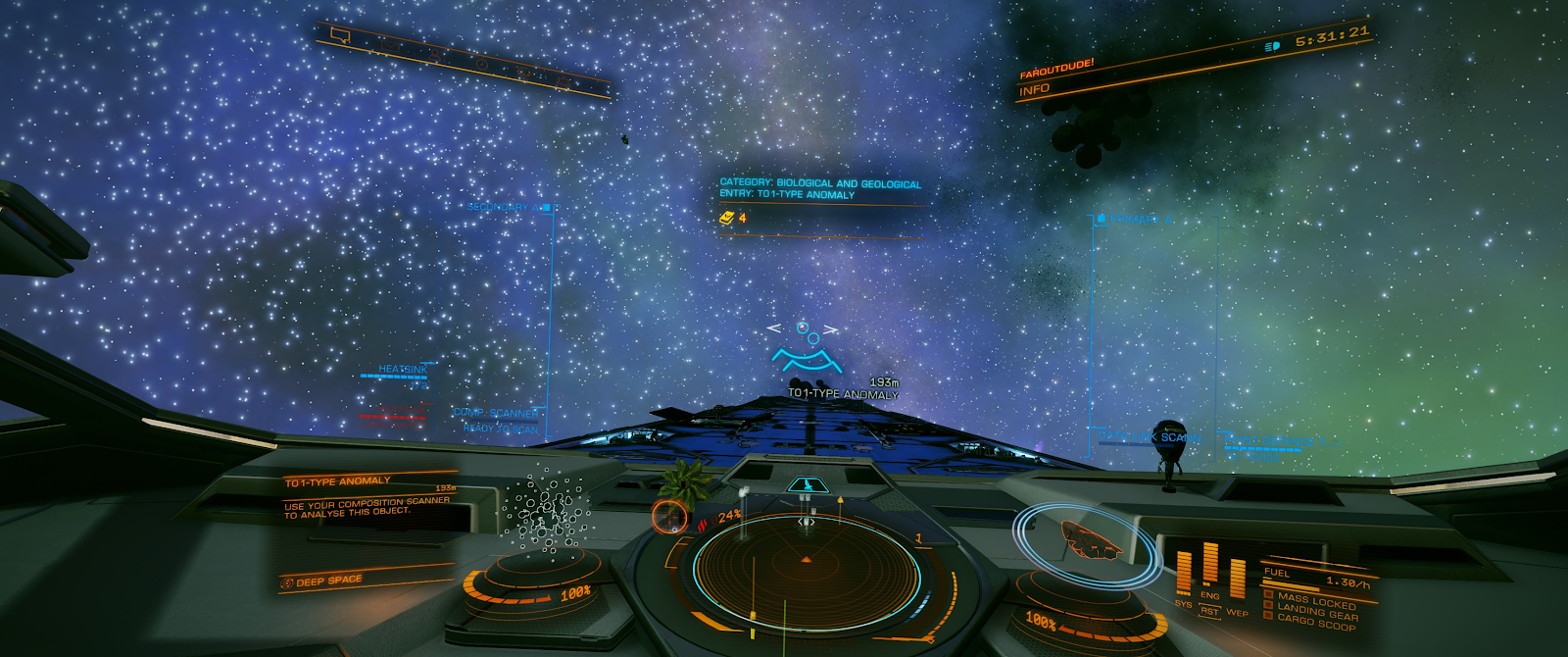The width and height of the screenshot is (1568, 657).
Task: Click the SYS power pip column
Action: (1184, 575)
